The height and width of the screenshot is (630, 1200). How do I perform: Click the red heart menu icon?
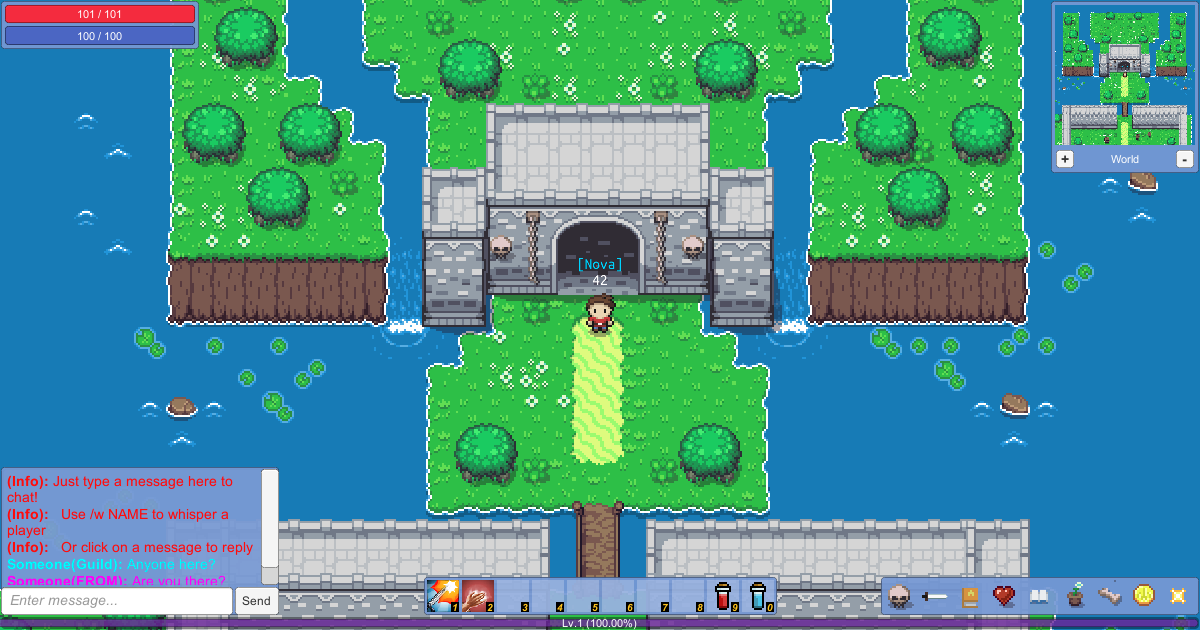coord(1004,596)
